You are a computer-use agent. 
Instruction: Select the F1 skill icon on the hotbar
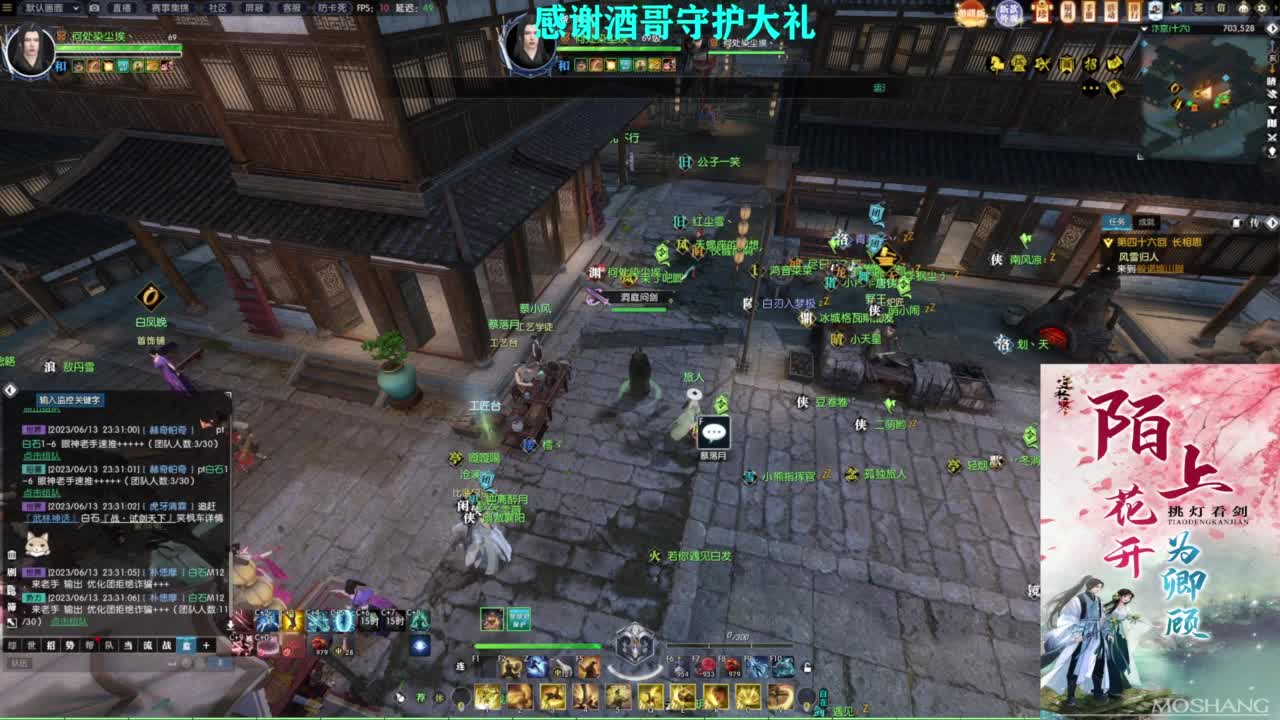[486, 668]
